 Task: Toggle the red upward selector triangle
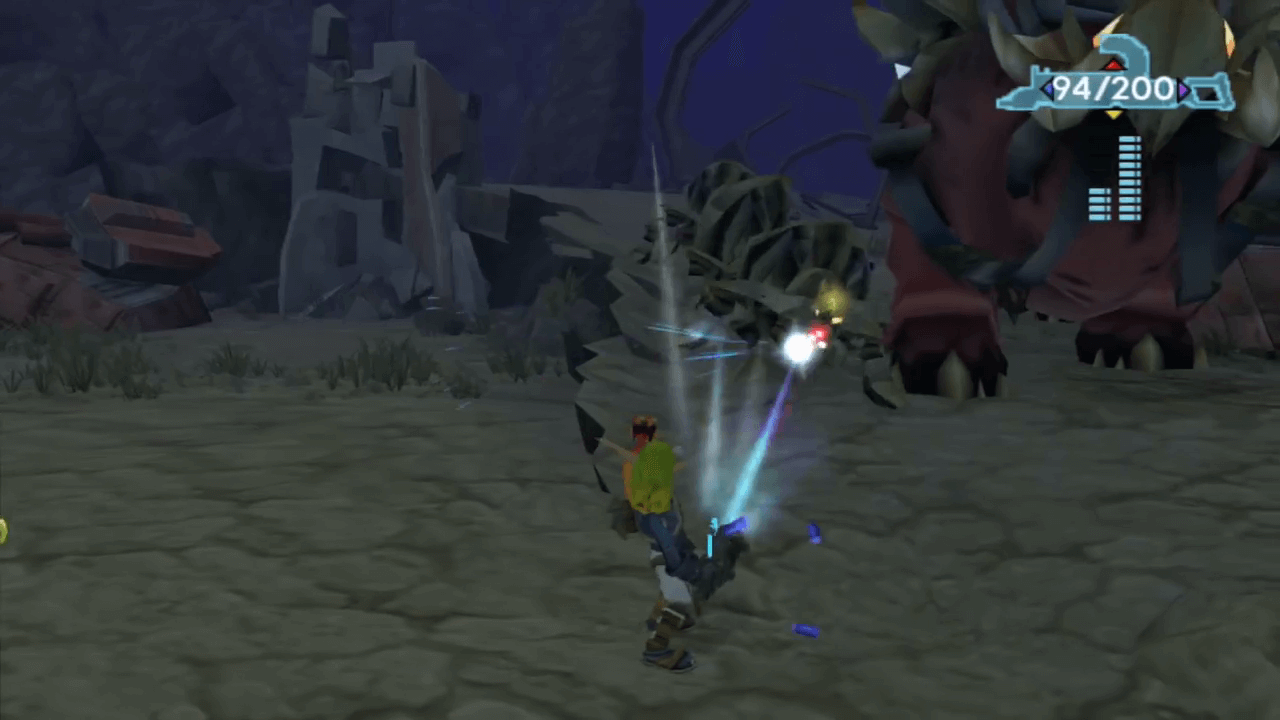point(1113,65)
